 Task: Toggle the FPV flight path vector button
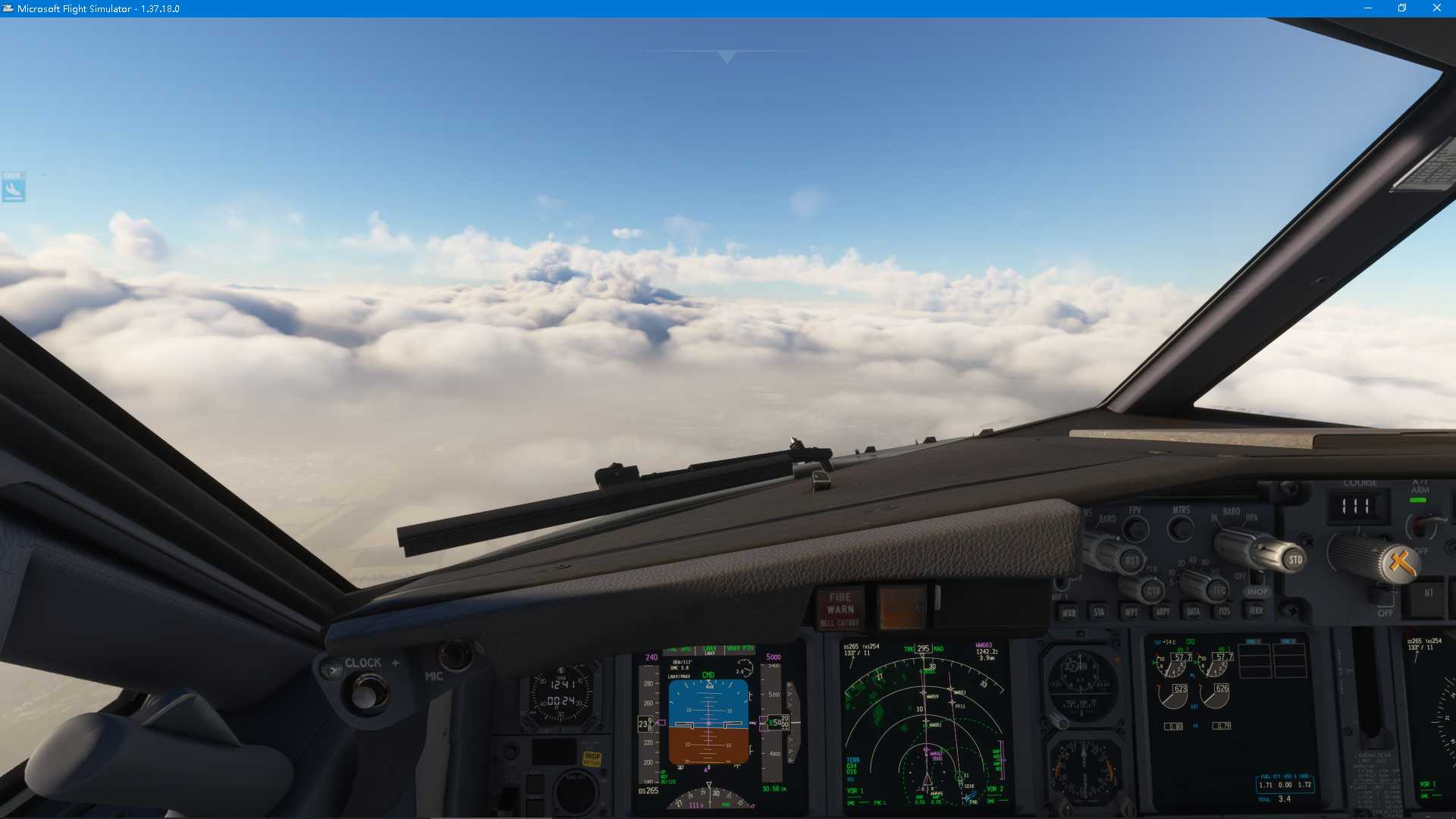pos(1134,530)
